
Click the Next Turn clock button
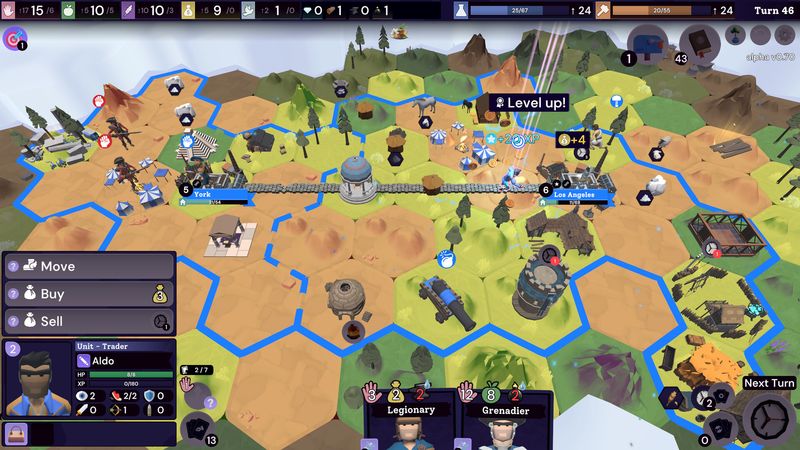(x=770, y=420)
